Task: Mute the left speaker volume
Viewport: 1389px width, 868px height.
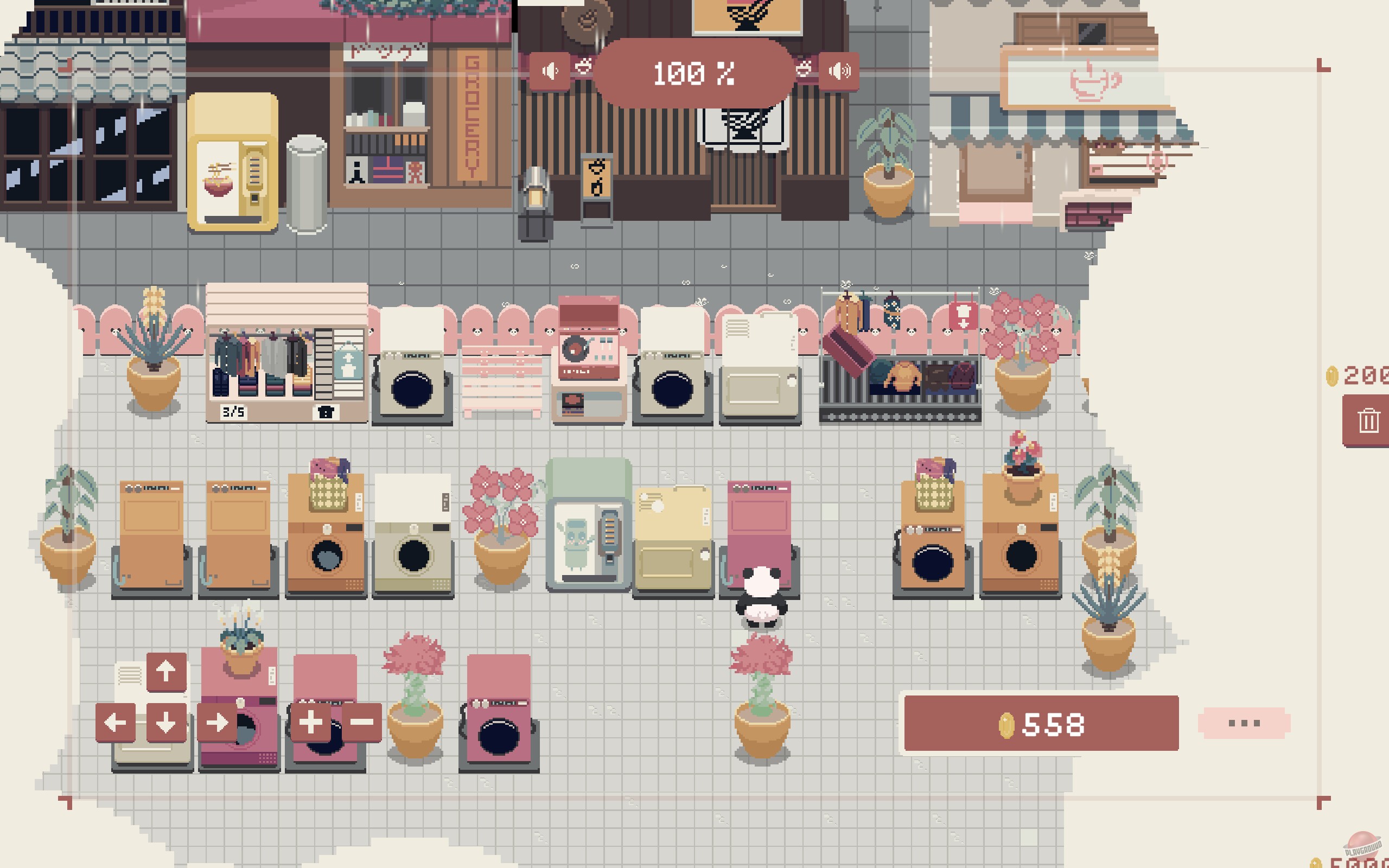Action: [x=550, y=69]
